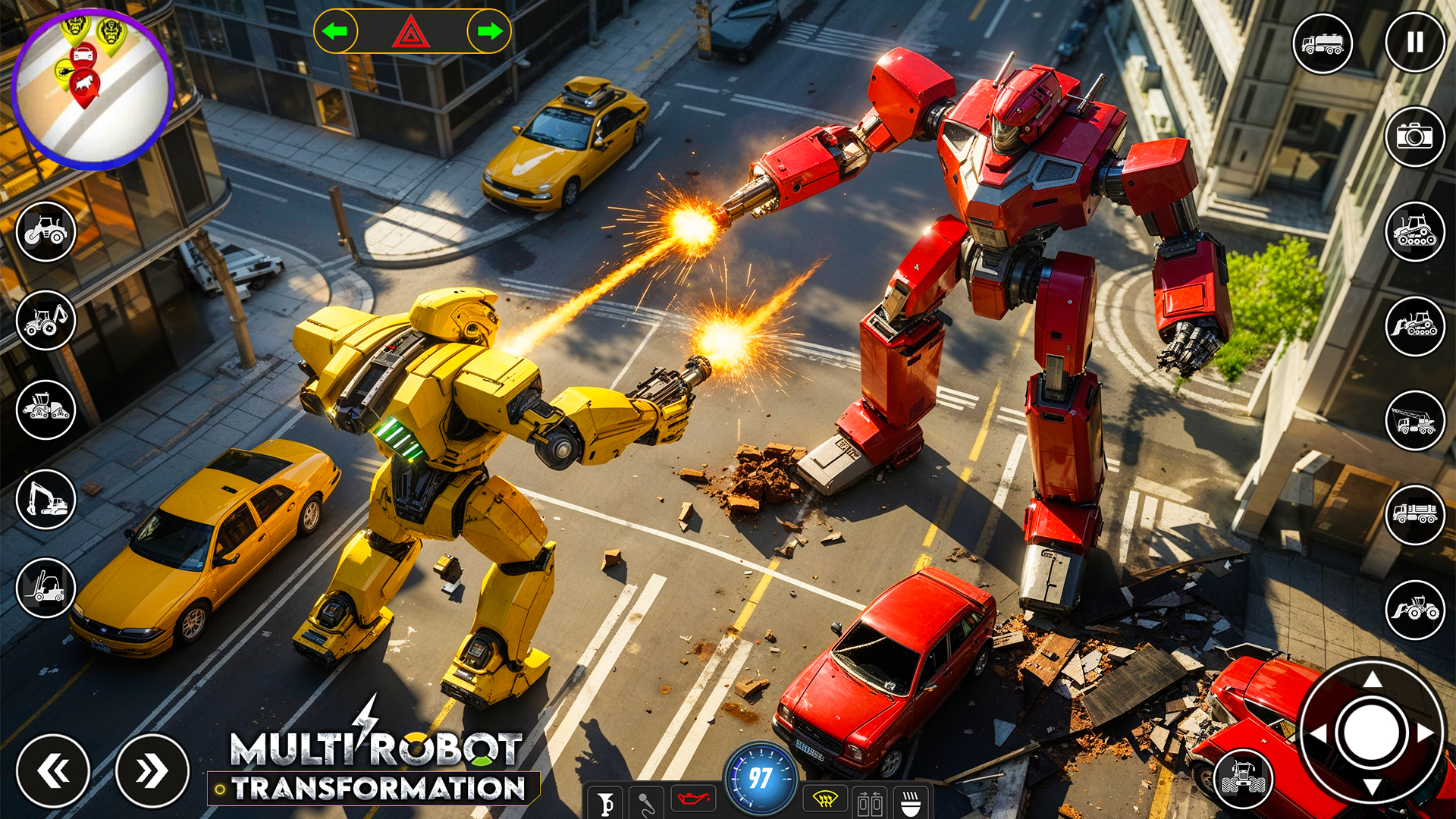The image size is (1456, 819).
Task: Enable the windshield defroster
Action: [x=824, y=801]
